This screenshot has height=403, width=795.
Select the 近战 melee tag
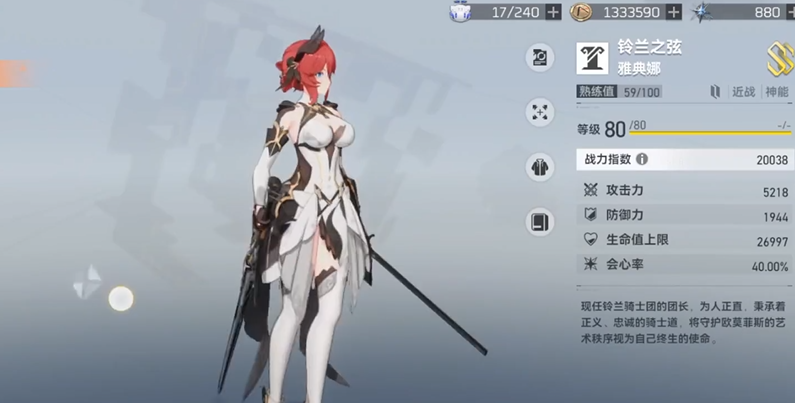tap(743, 92)
